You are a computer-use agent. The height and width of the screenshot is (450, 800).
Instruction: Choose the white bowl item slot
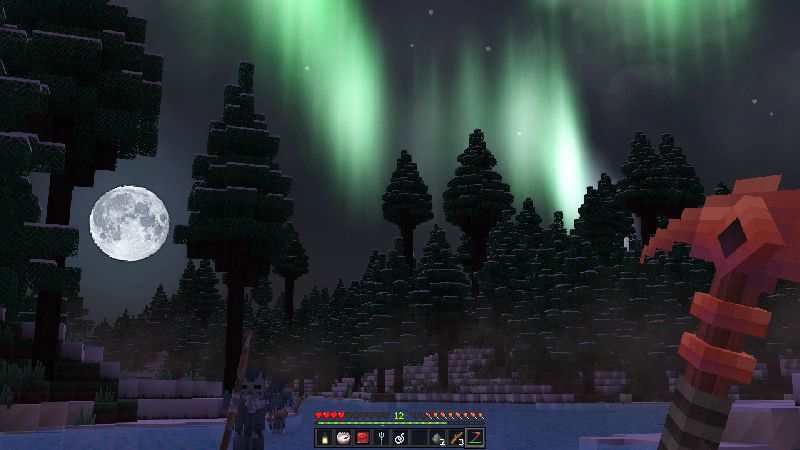[343, 438]
